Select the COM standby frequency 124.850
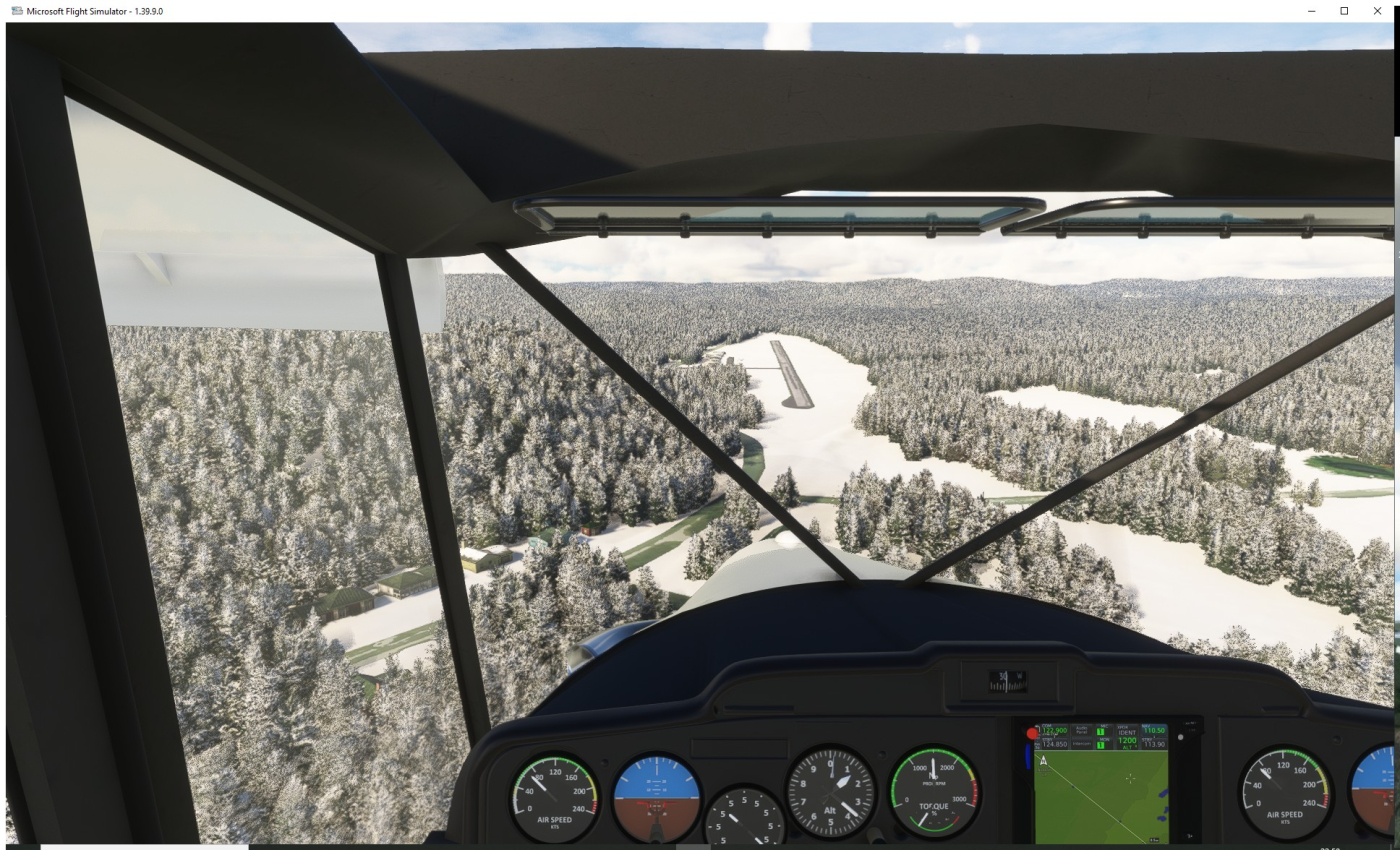 (1054, 744)
